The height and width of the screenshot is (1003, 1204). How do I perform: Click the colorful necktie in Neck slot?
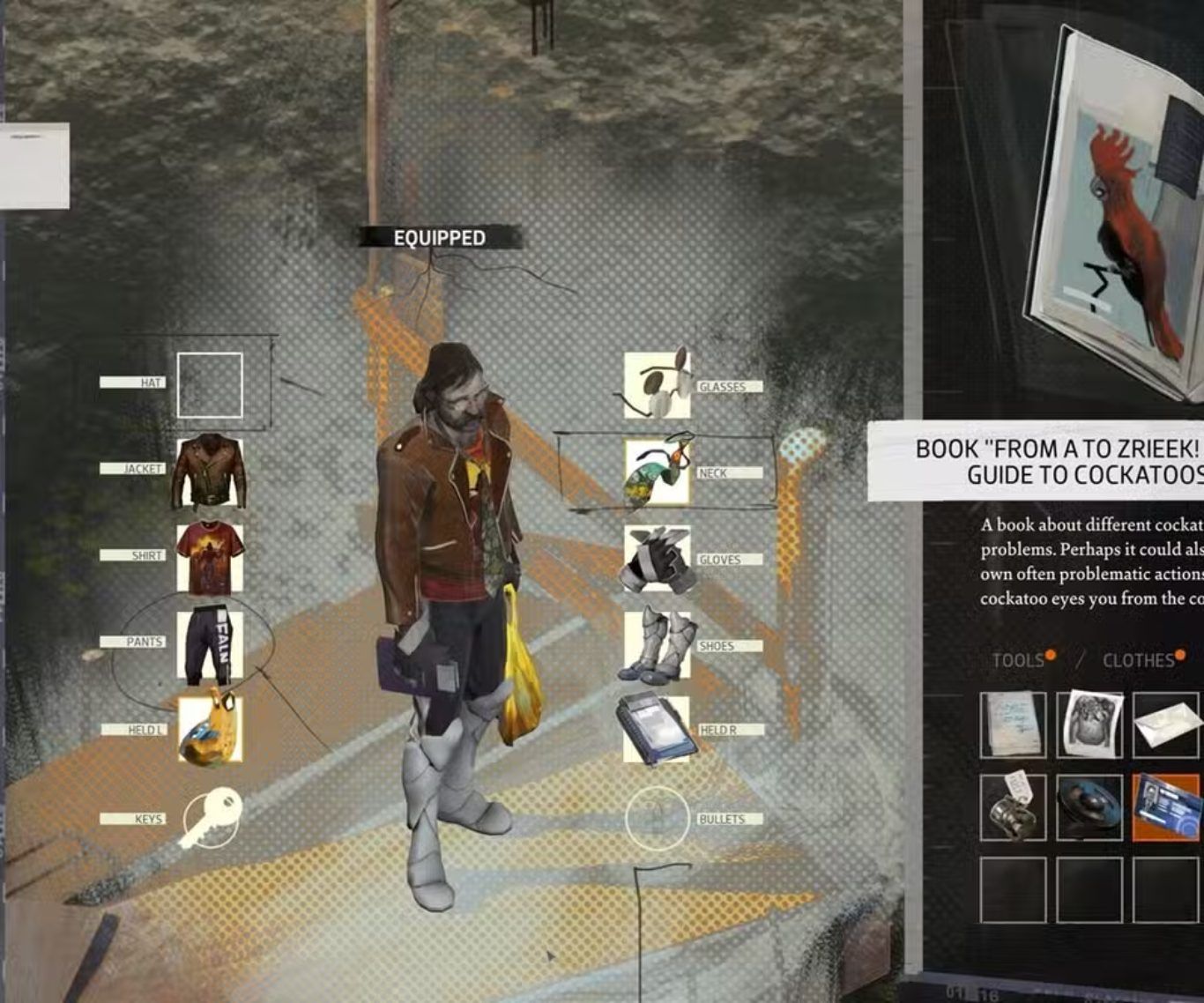(x=658, y=472)
